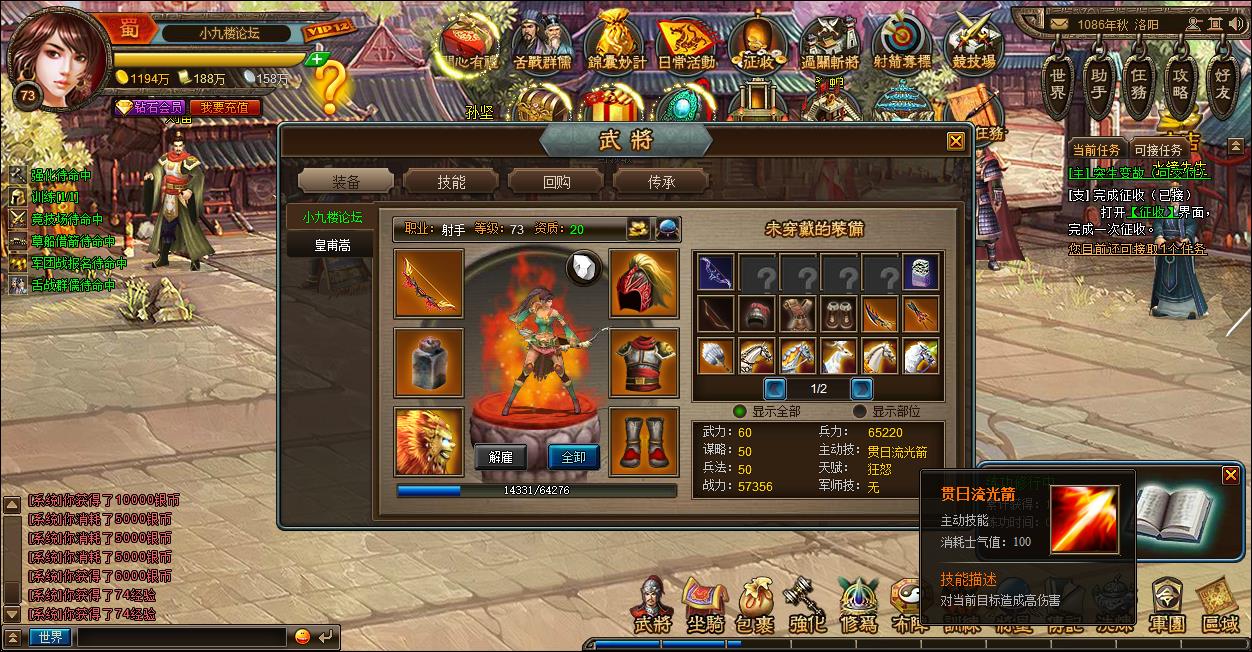Select the equipped red bow weapon slot
The image size is (1252, 652).
pyautogui.click(x=429, y=284)
